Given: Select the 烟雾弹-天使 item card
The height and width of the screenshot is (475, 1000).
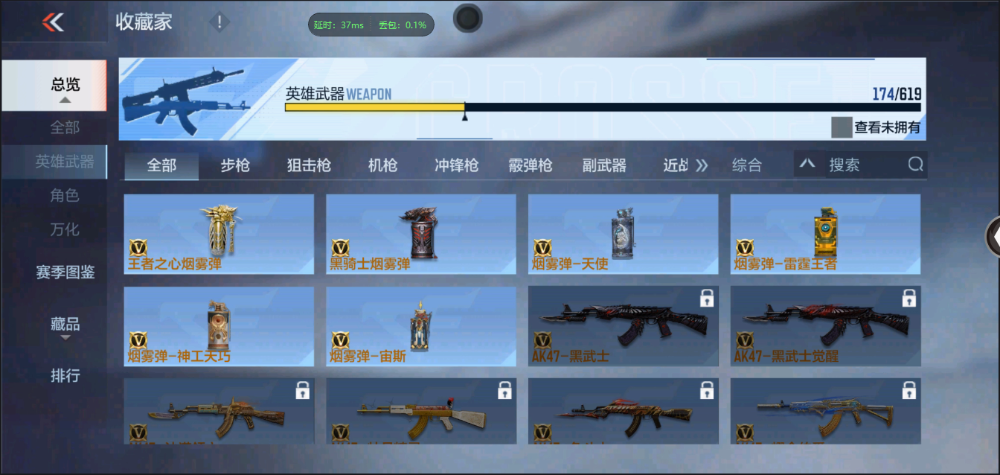Looking at the screenshot, I should [623, 234].
